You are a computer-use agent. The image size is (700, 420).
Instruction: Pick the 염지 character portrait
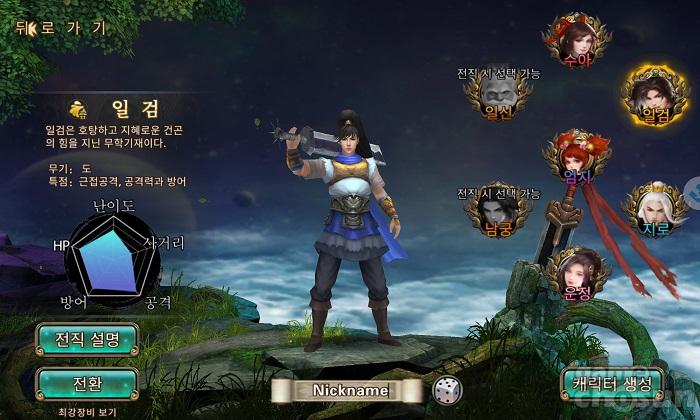click(577, 157)
